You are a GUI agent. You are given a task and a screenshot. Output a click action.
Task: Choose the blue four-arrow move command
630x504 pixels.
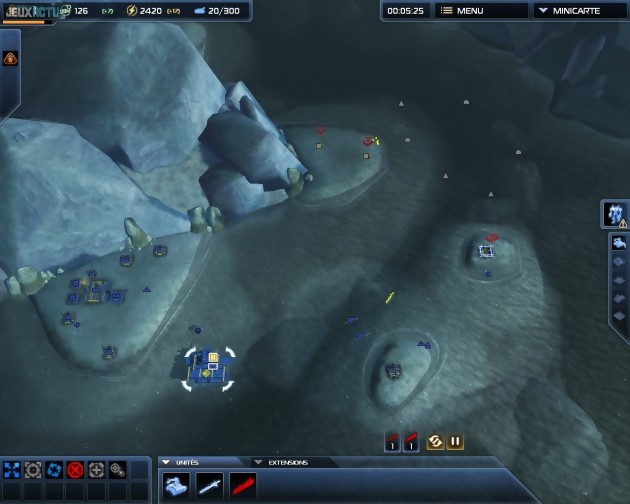12,469
